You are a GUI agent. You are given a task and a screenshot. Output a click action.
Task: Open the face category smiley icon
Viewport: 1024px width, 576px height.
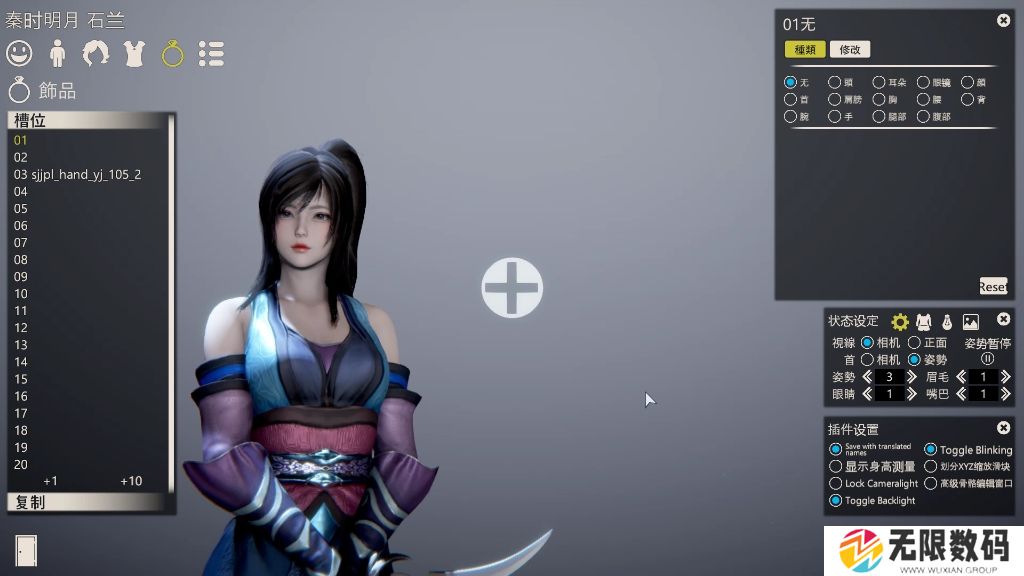[x=19, y=53]
